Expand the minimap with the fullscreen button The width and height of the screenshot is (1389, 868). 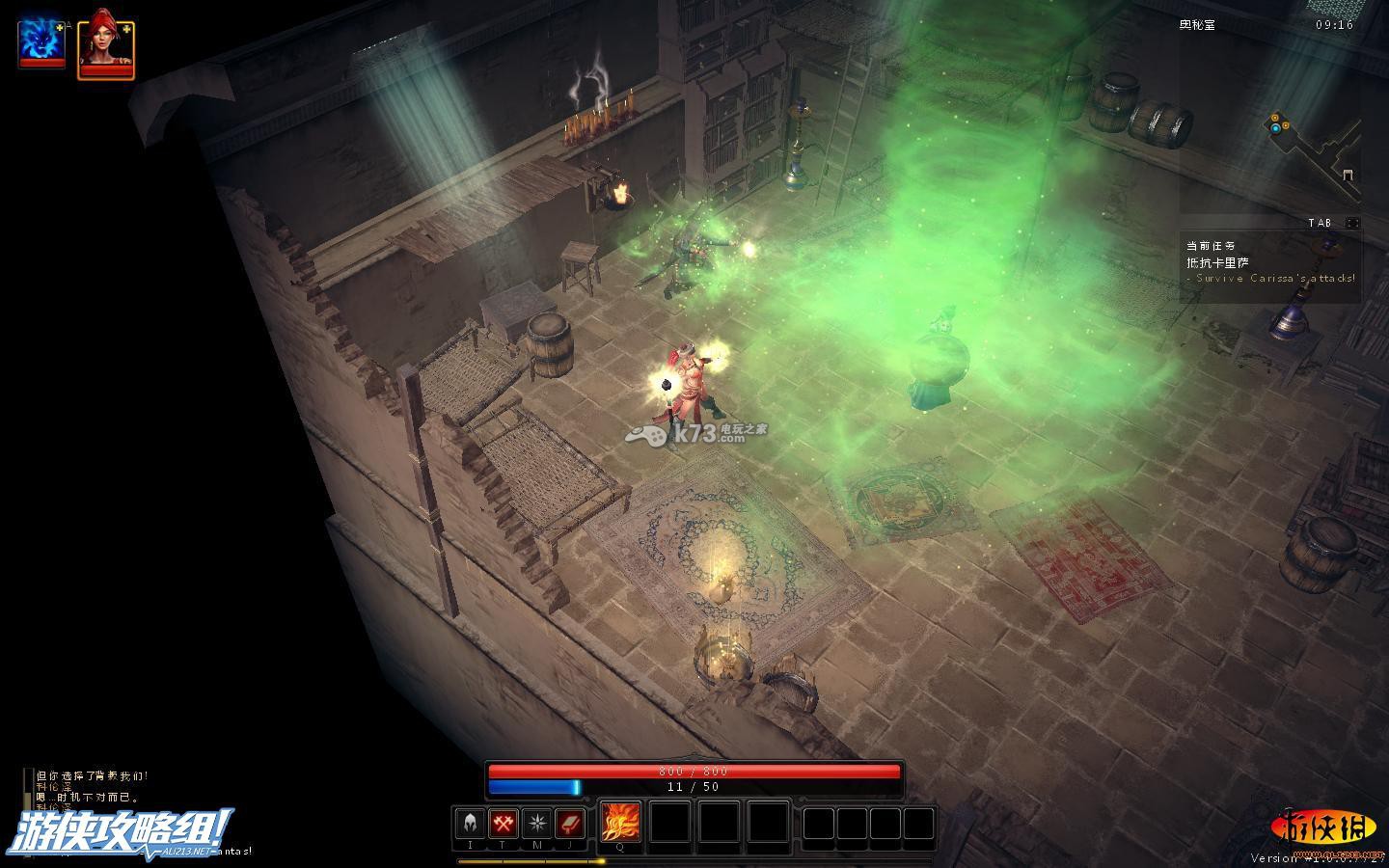(x=1353, y=223)
